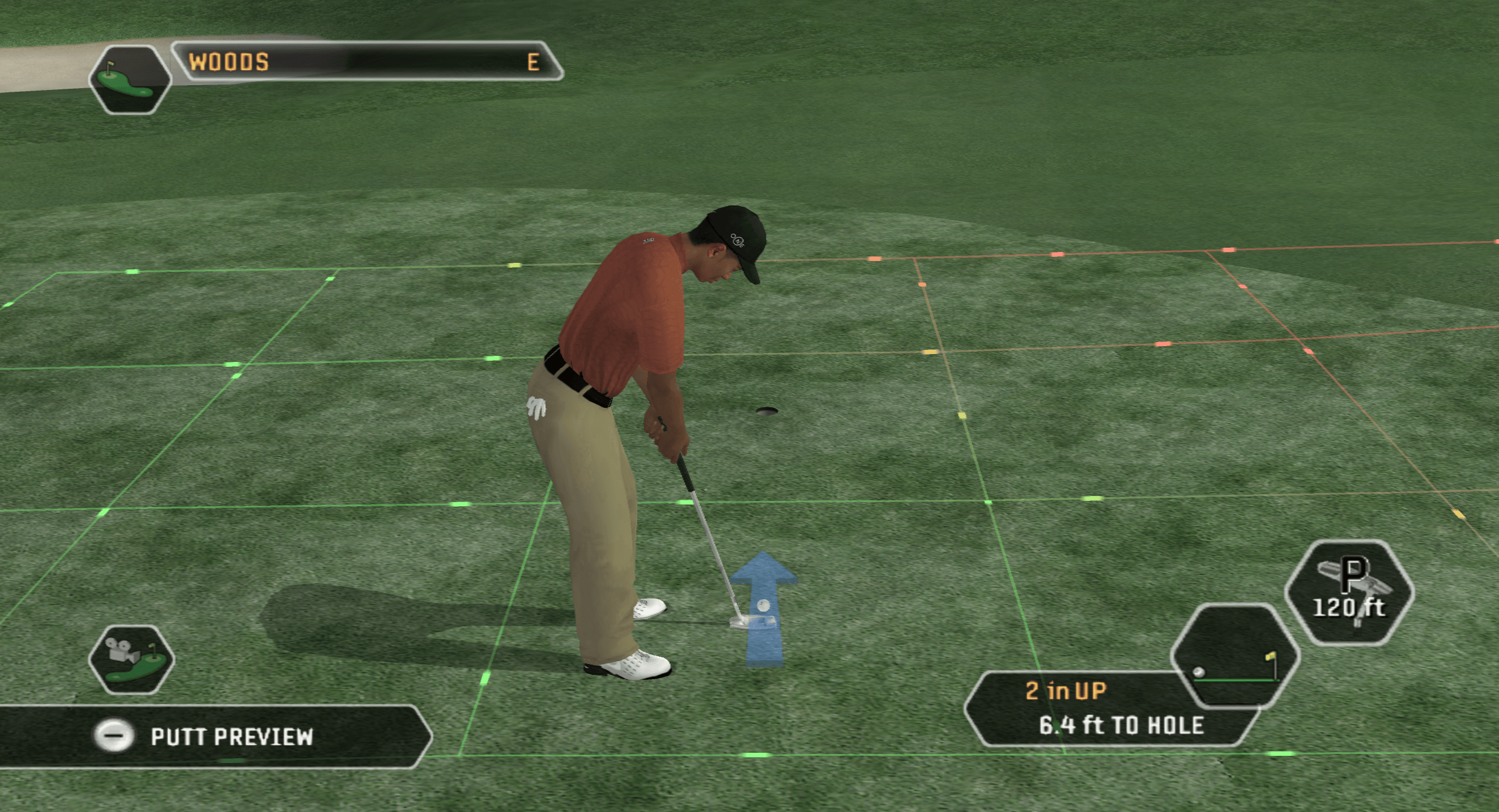Select the putter club icon
The width and height of the screenshot is (1499, 812).
coord(1349,592)
